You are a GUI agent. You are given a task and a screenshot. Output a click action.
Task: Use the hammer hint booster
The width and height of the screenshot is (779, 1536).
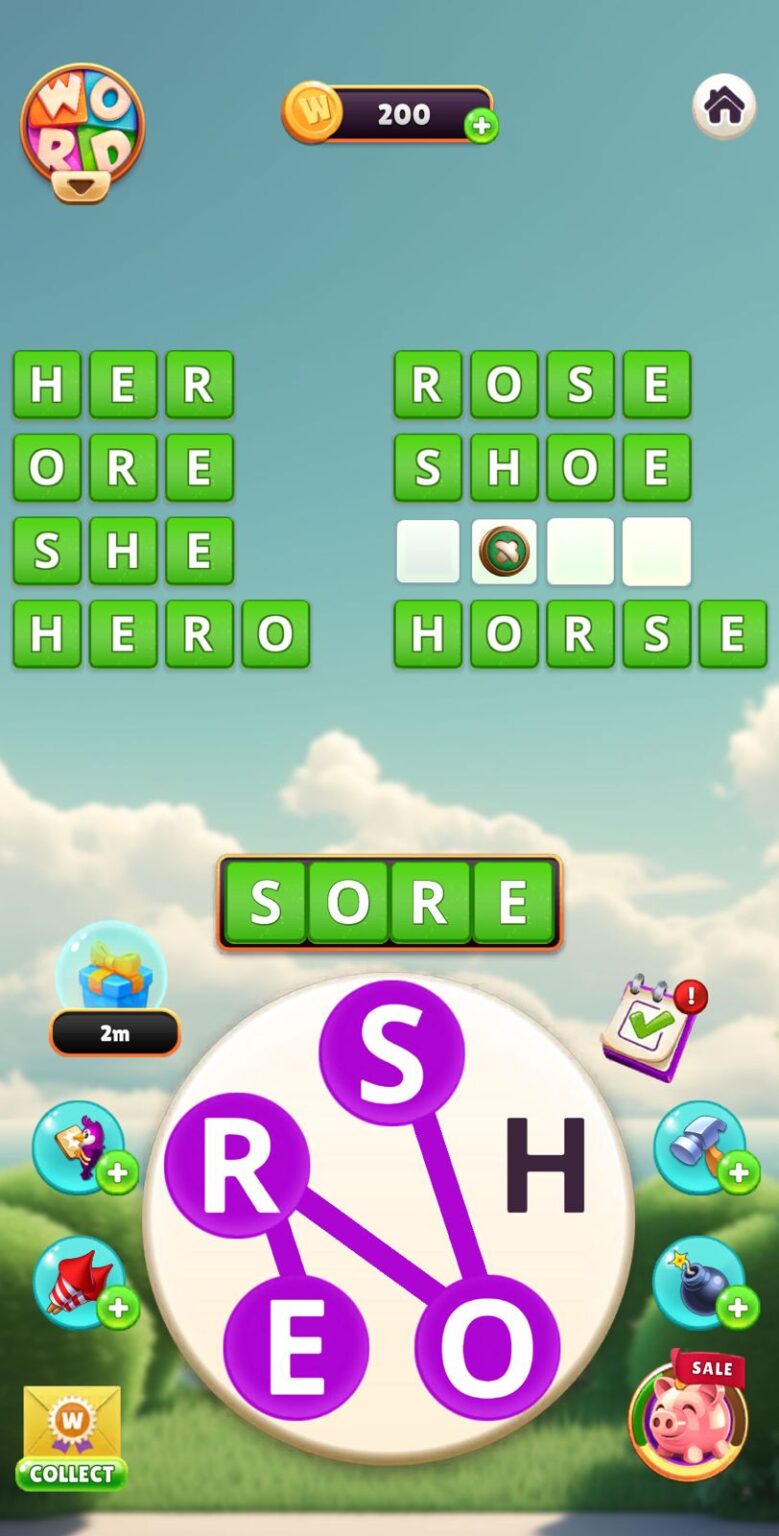(x=699, y=1147)
